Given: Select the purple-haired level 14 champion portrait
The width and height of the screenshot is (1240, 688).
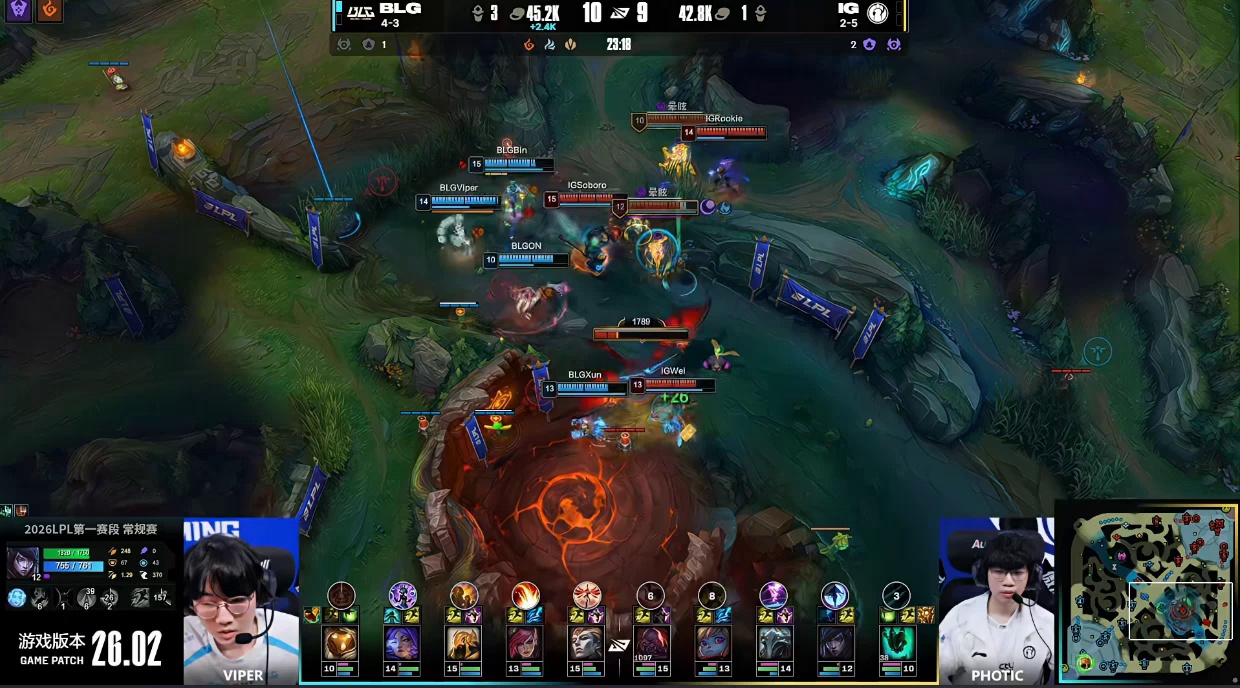Looking at the screenshot, I should (402, 642).
